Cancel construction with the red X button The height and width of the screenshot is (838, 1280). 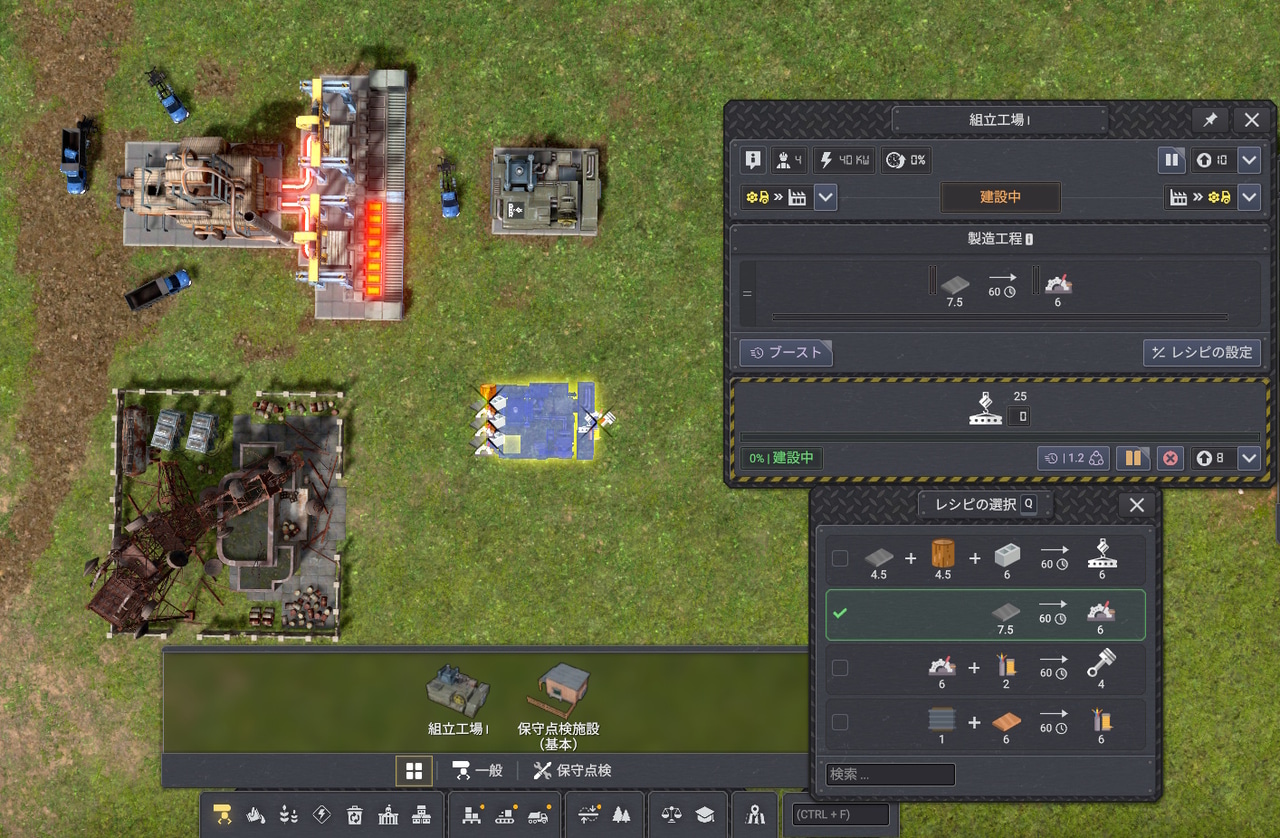tap(1170, 458)
